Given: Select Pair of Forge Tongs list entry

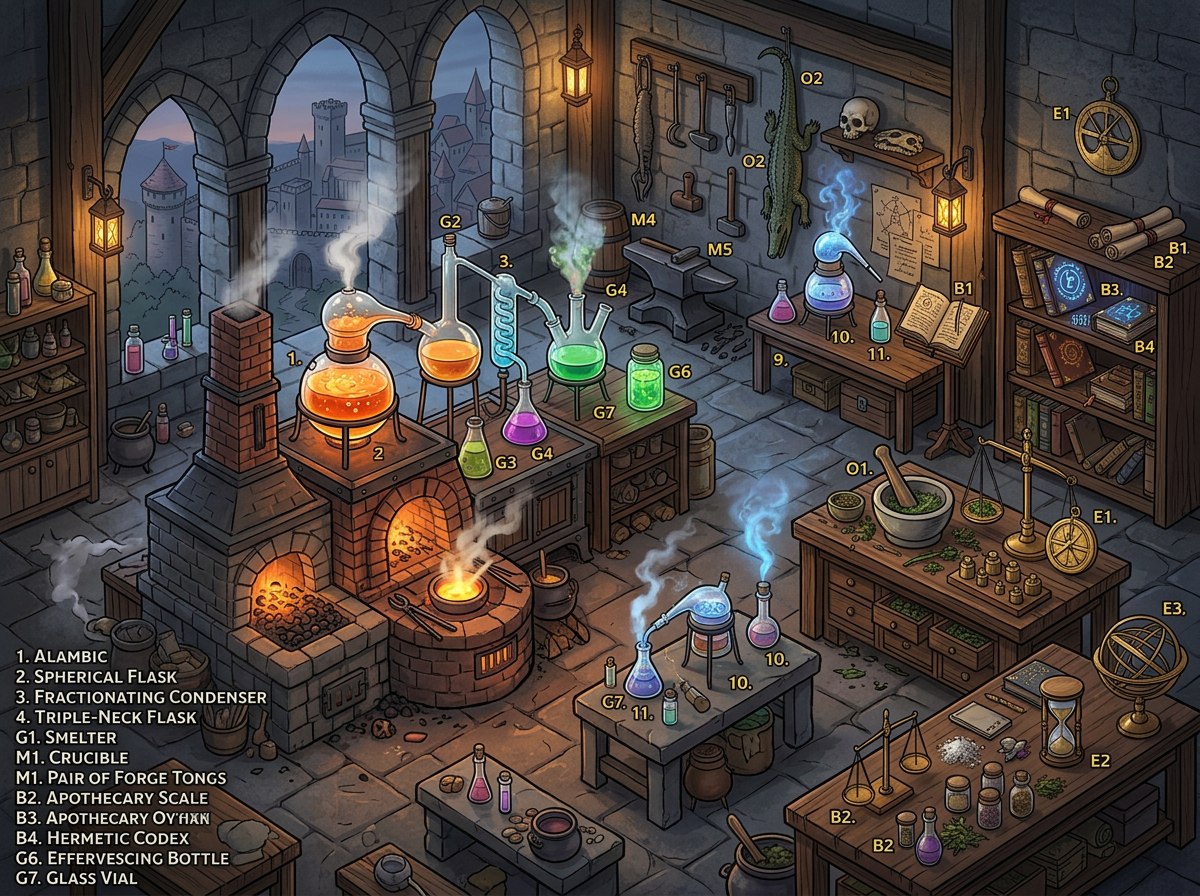Looking at the screenshot, I should [x=122, y=777].
